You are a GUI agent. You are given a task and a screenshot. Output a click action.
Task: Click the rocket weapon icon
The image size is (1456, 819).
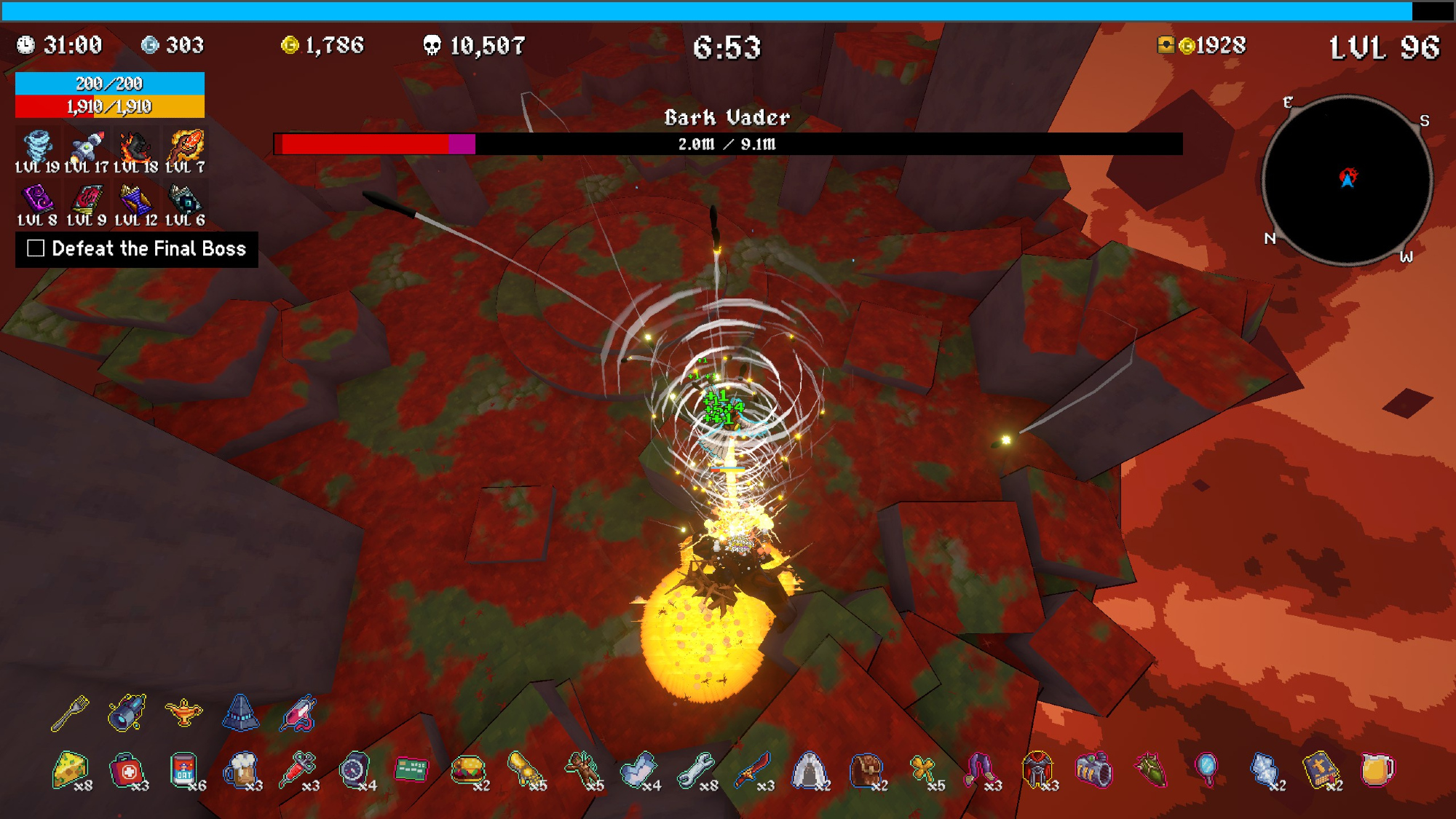pyautogui.click(x=87, y=147)
